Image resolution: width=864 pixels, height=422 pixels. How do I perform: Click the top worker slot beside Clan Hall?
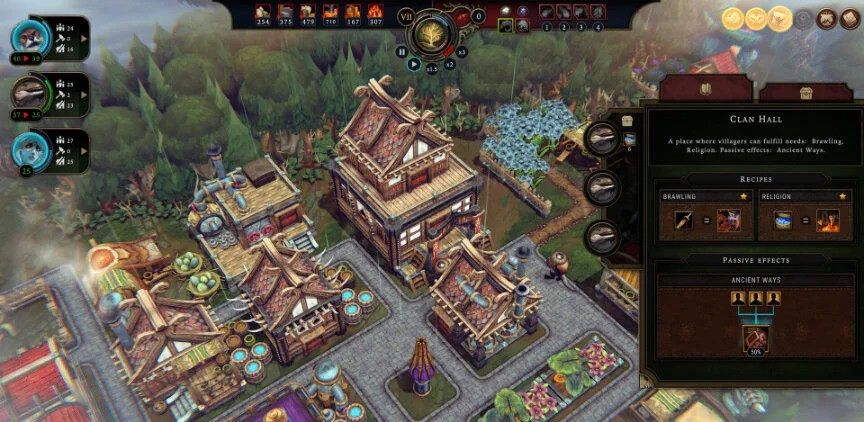pos(602,137)
